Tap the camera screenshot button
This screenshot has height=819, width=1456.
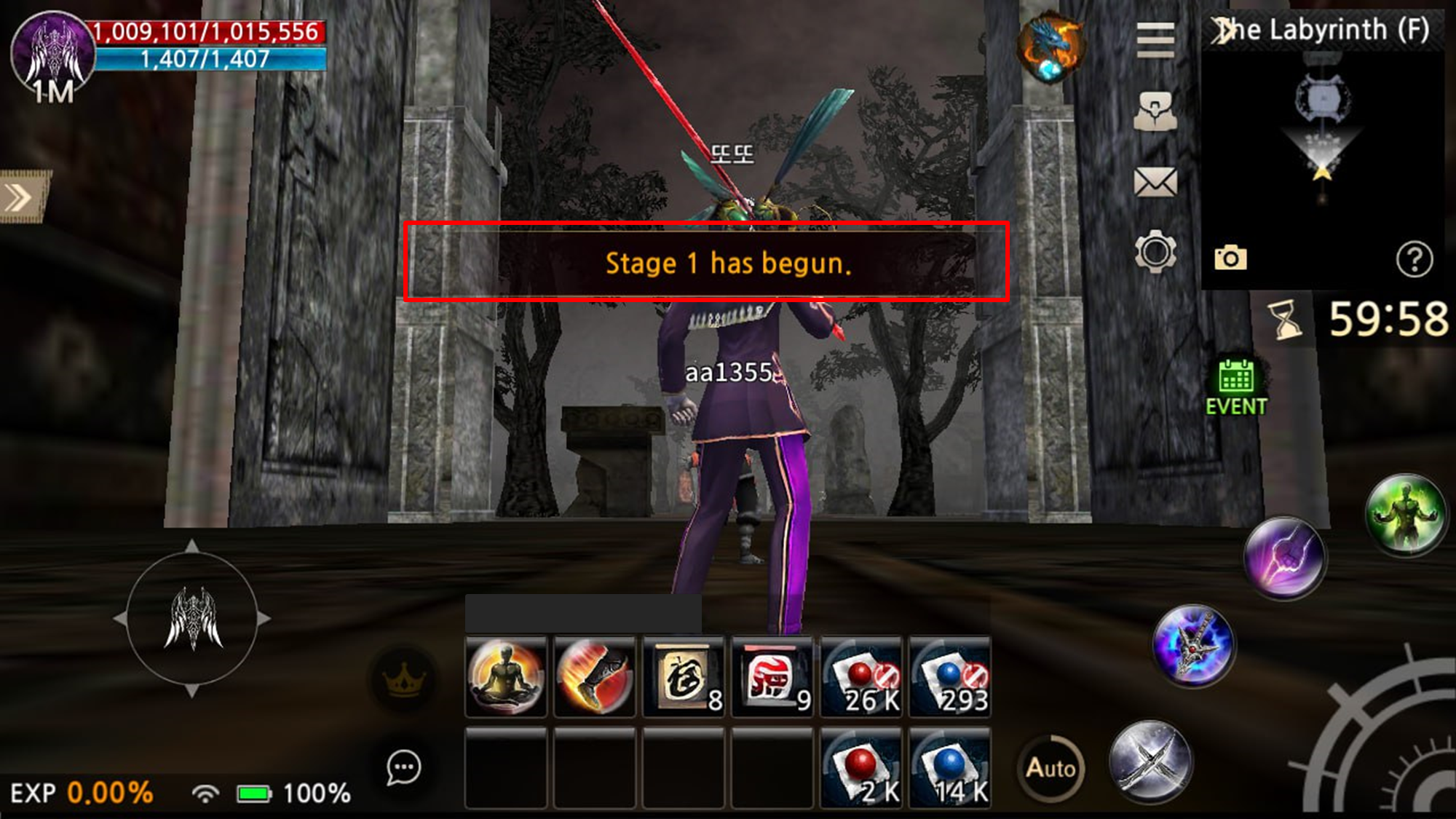[1230, 258]
